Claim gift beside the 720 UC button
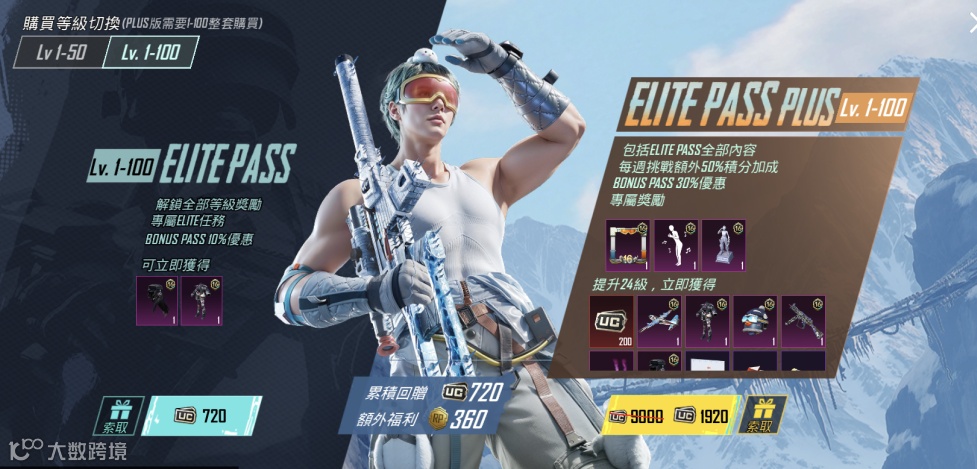This screenshot has height=469, width=977. coord(123,415)
